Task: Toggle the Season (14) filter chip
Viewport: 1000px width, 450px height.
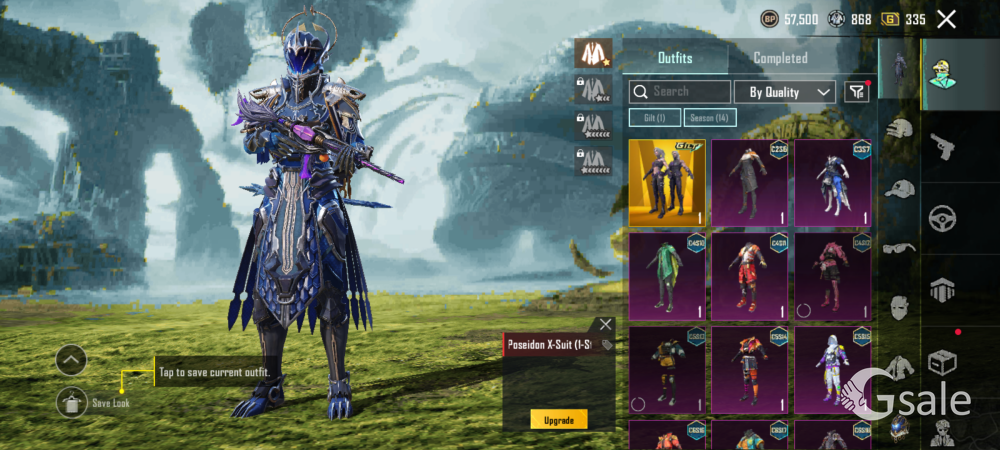Action: coord(711,118)
